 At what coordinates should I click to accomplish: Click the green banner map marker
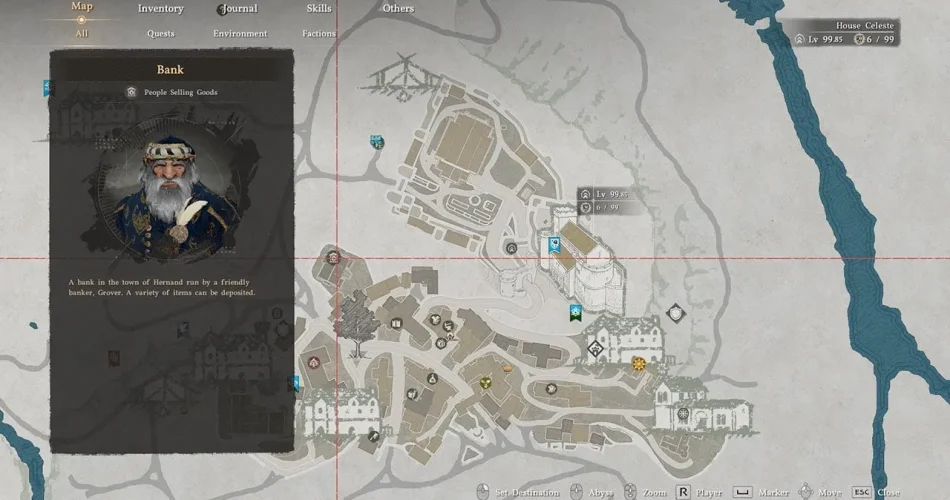tap(575, 313)
